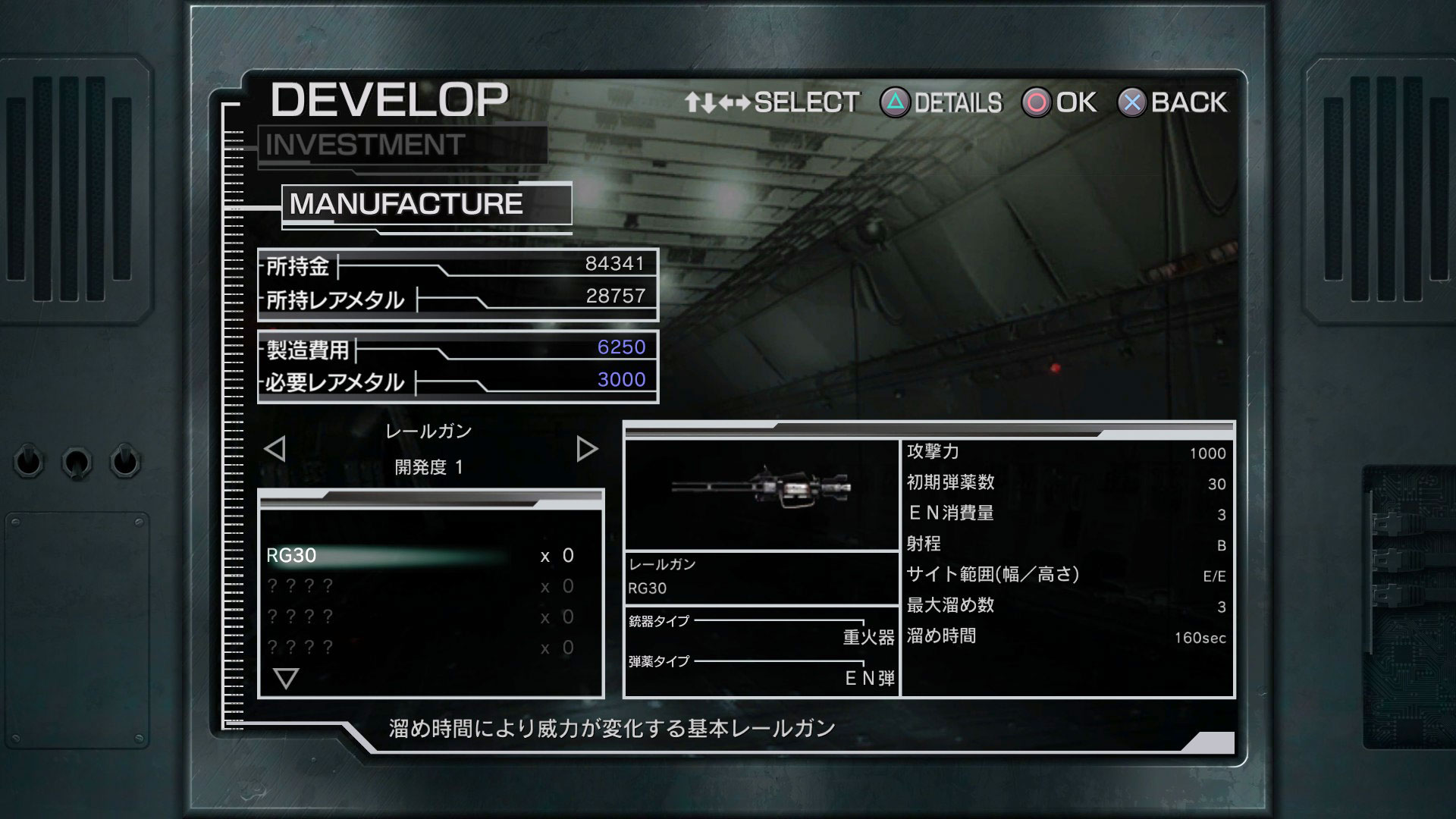This screenshot has width=1456, height=819.
Task: Click the レールガン category label
Action: pyautogui.click(x=429, y=431)
